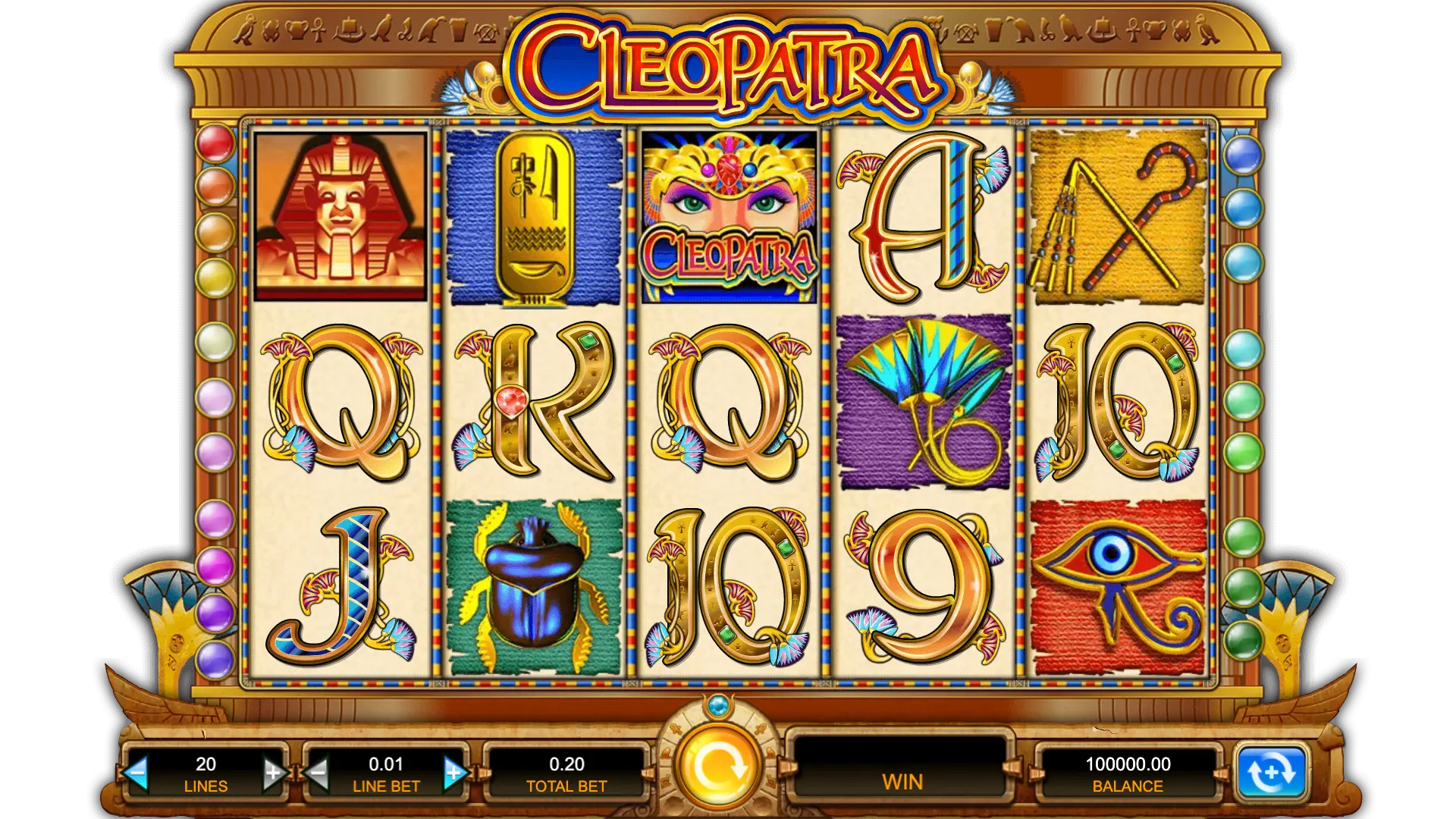Click the crook and flail symbol

[1116, 215]
